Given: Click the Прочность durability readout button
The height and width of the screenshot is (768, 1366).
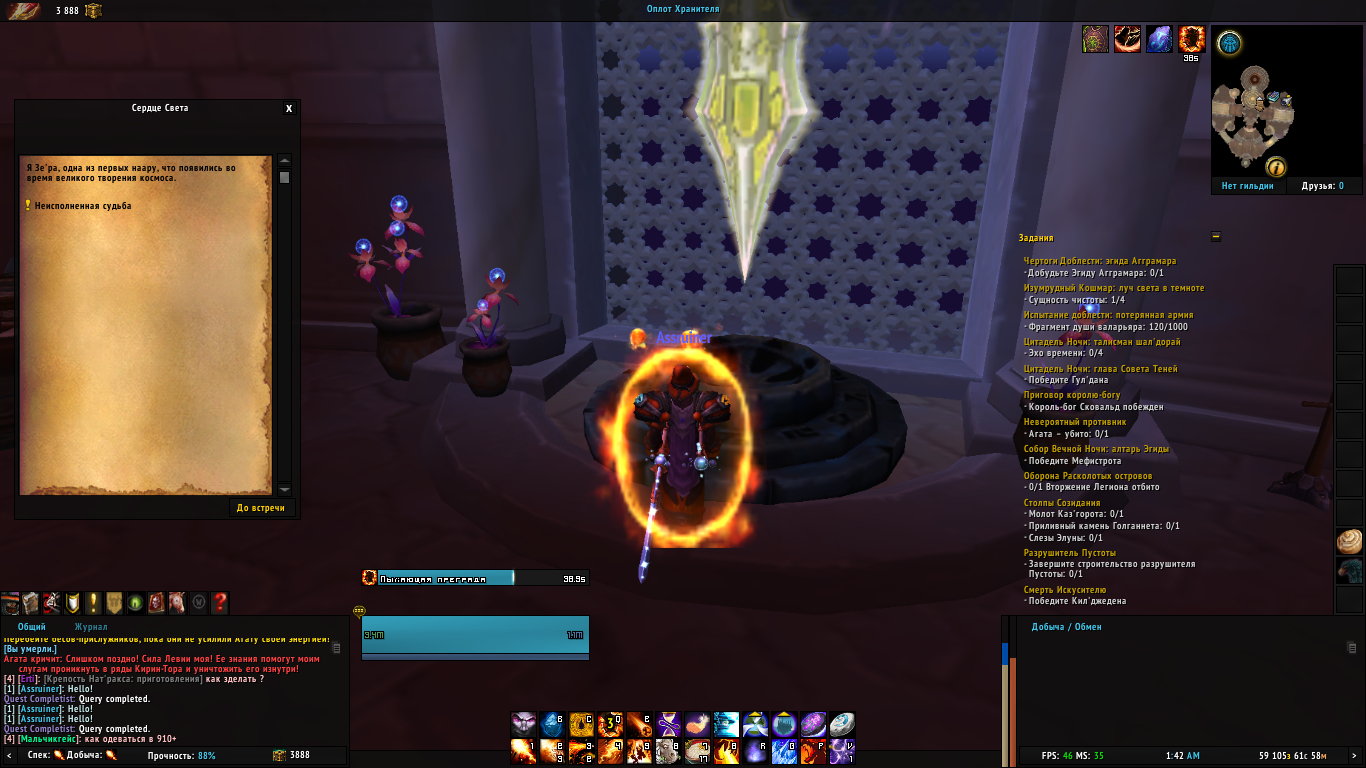Looking at the screenshot, I should 181,756.
